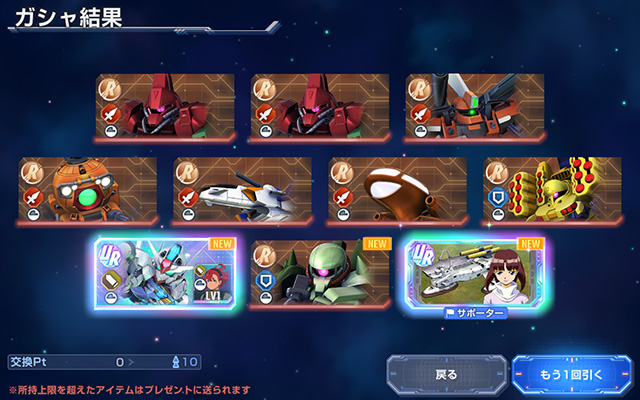Choose the dark unit card with green sensor and white pipes
This screenshot has width=640, height=400.
475,106
